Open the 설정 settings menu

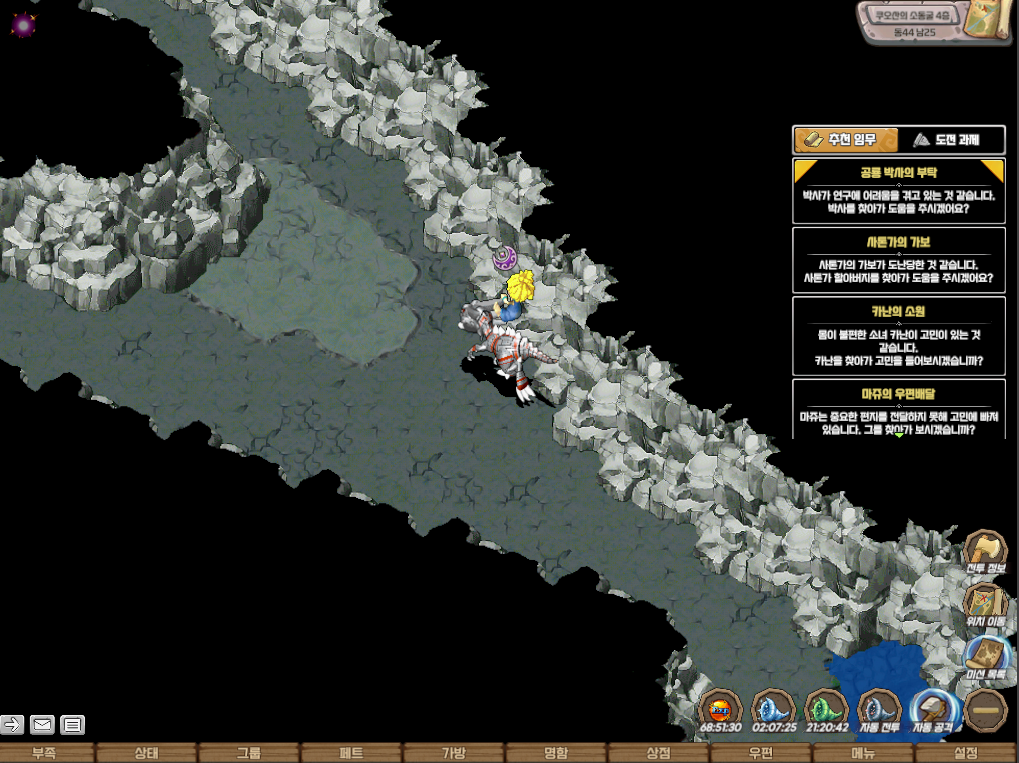(965, 753)
